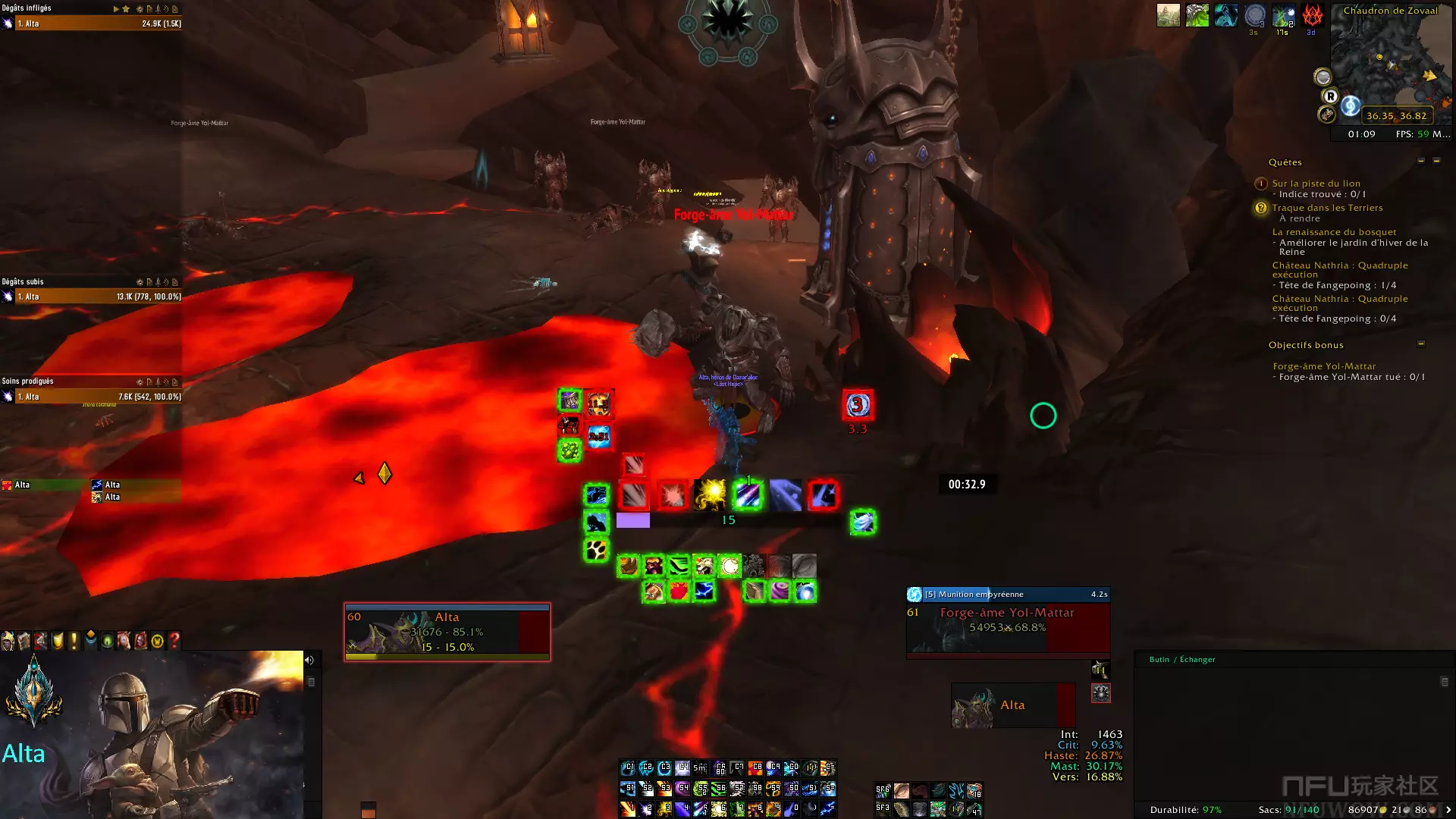Select the 'Sur la piste du lion' quest
This screenshot has height=819, width=1456.
tap(1316, 184)
